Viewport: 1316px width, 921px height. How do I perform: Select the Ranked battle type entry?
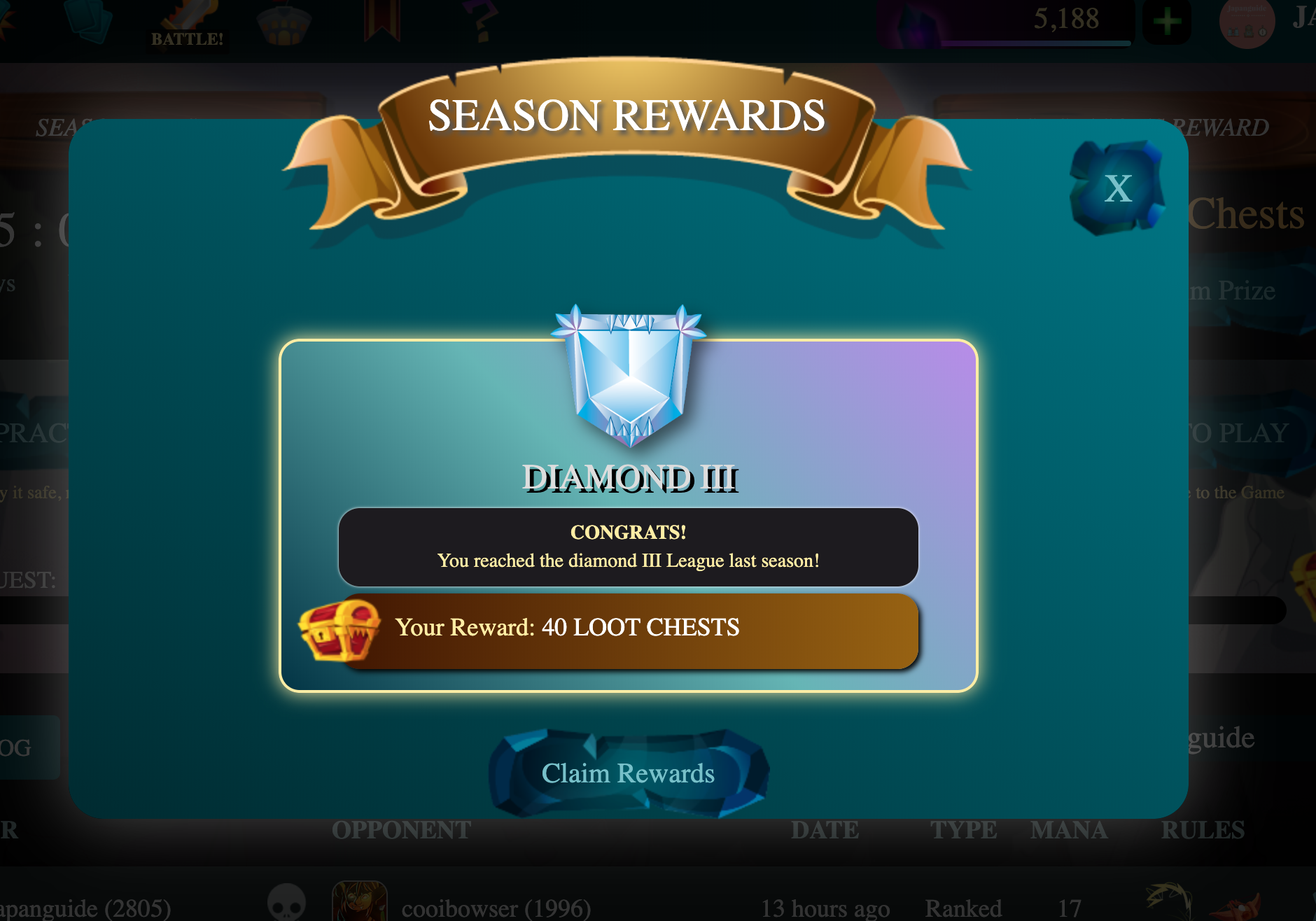coord(965,908)
